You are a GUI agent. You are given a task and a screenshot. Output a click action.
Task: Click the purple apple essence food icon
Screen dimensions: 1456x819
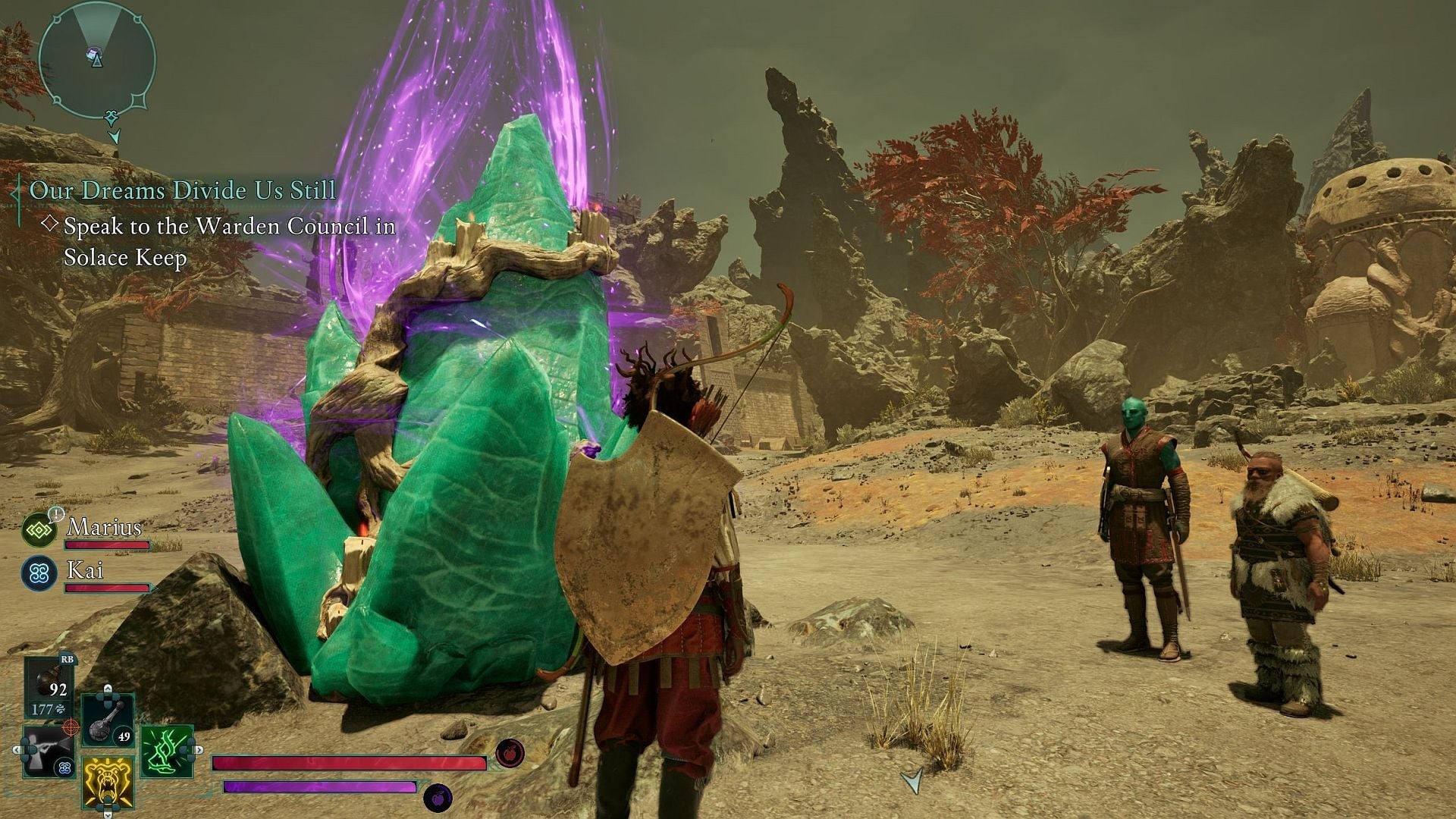point(438,798)
